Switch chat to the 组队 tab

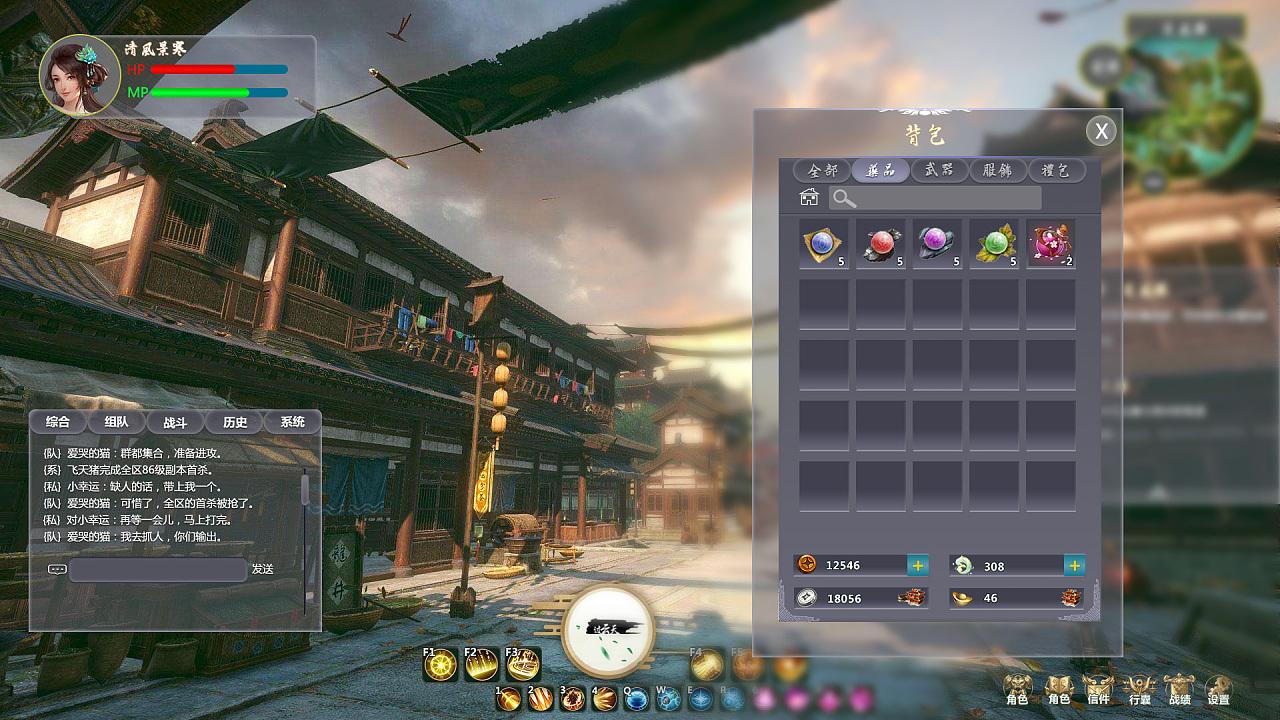tap(117, 422)
